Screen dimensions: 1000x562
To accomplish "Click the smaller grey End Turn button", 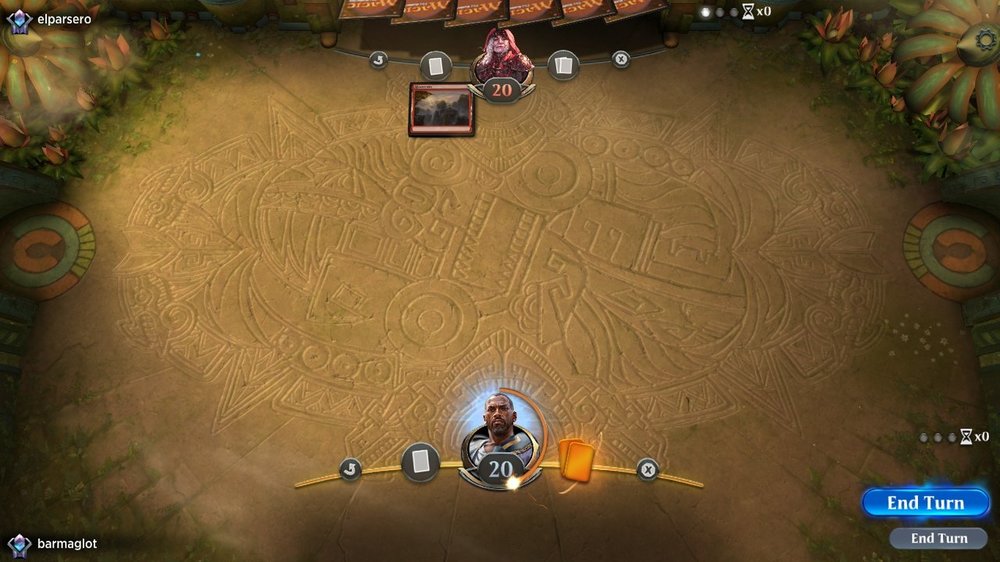I will point(939,538).
